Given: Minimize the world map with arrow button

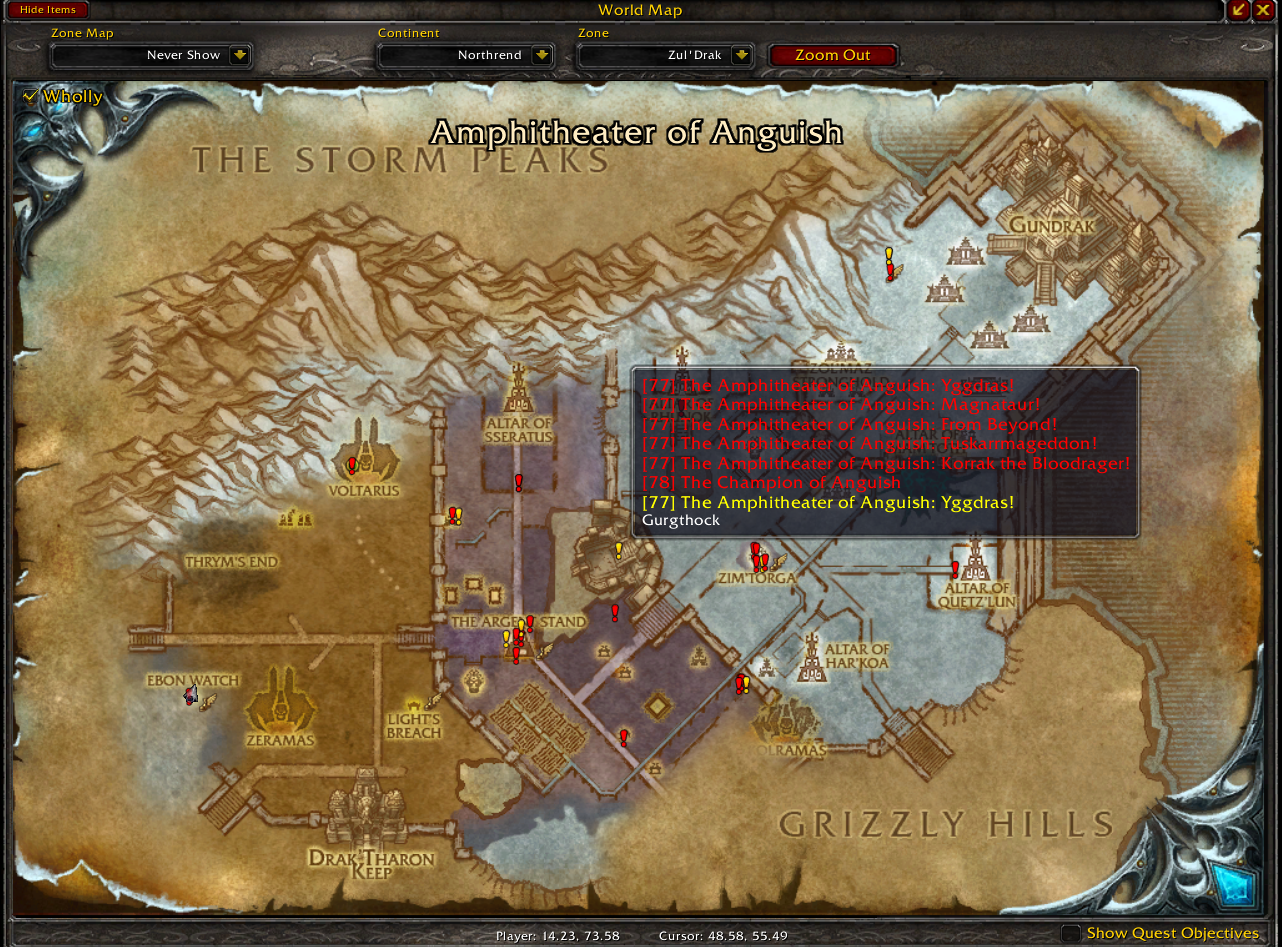Looking at the screenshot, I should (x=1240, y=10).
